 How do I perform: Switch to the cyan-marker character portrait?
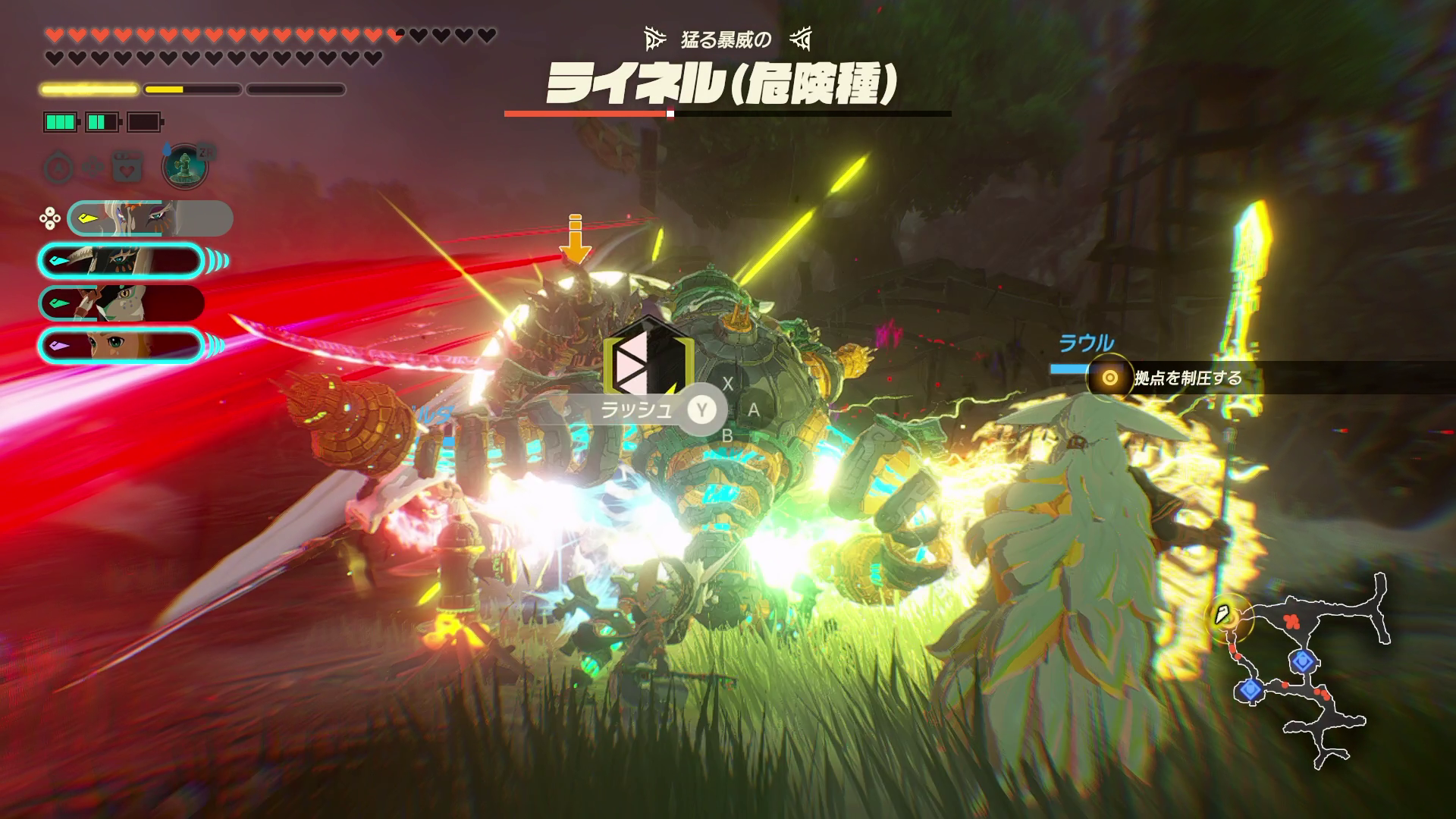point(121,261)
